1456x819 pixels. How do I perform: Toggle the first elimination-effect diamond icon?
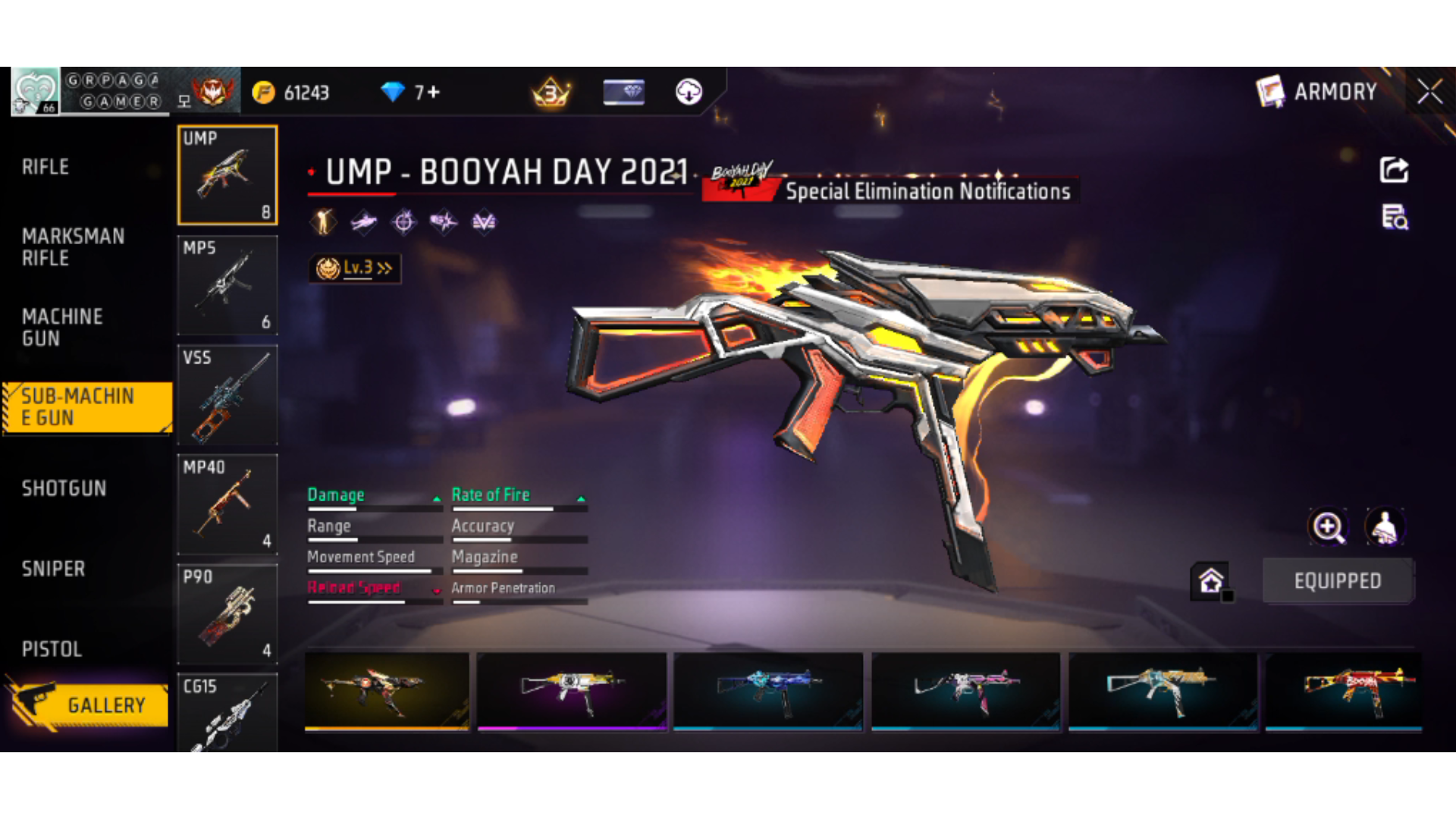pos(322,222)
